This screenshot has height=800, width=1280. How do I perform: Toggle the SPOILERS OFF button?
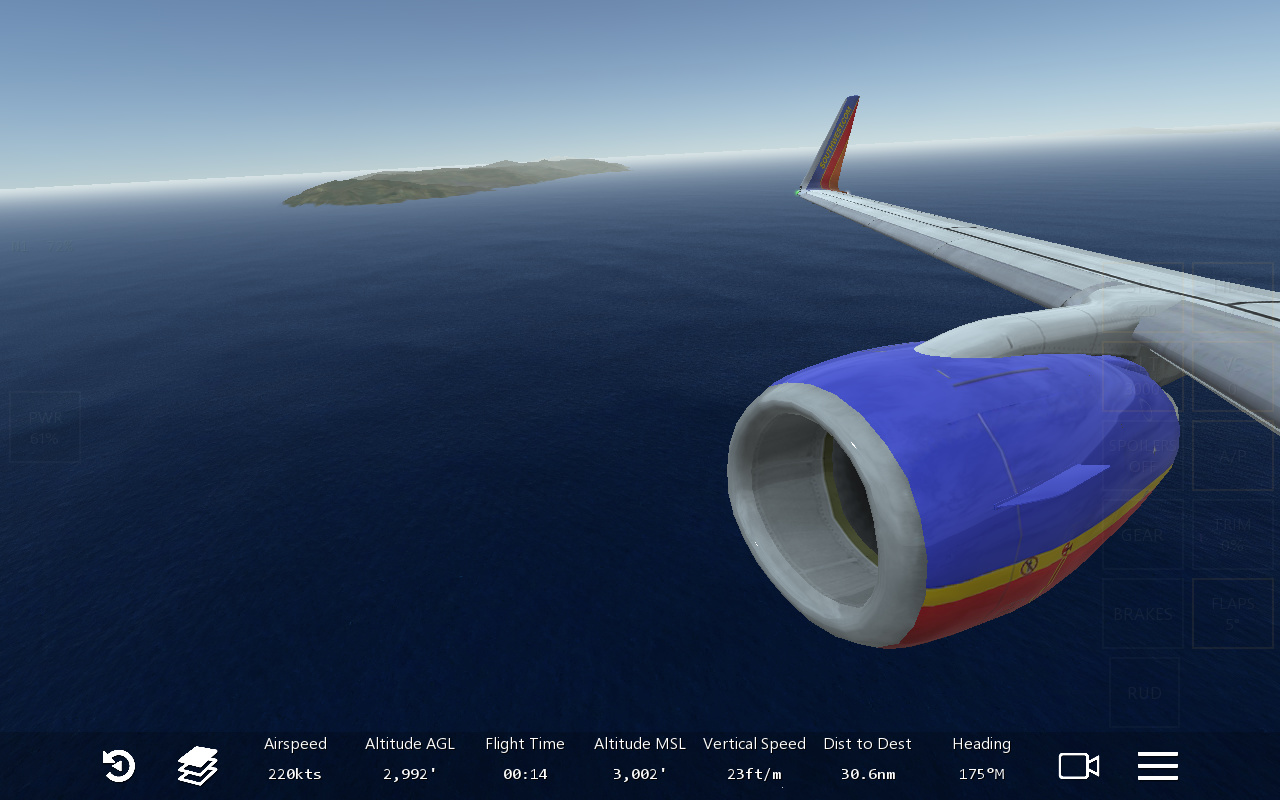click(1142, 456)
